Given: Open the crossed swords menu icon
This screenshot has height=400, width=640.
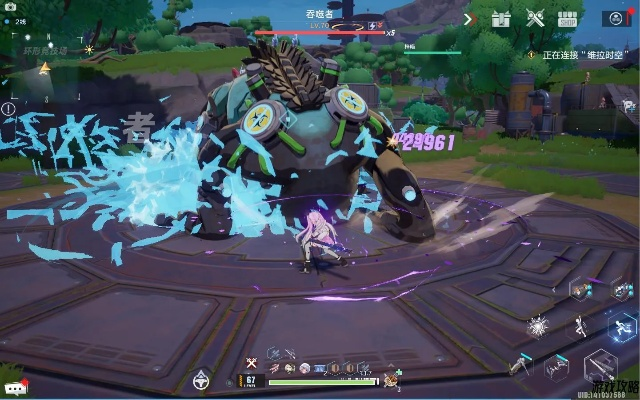Looking at the screenshot, I should [x=535, y=18].
